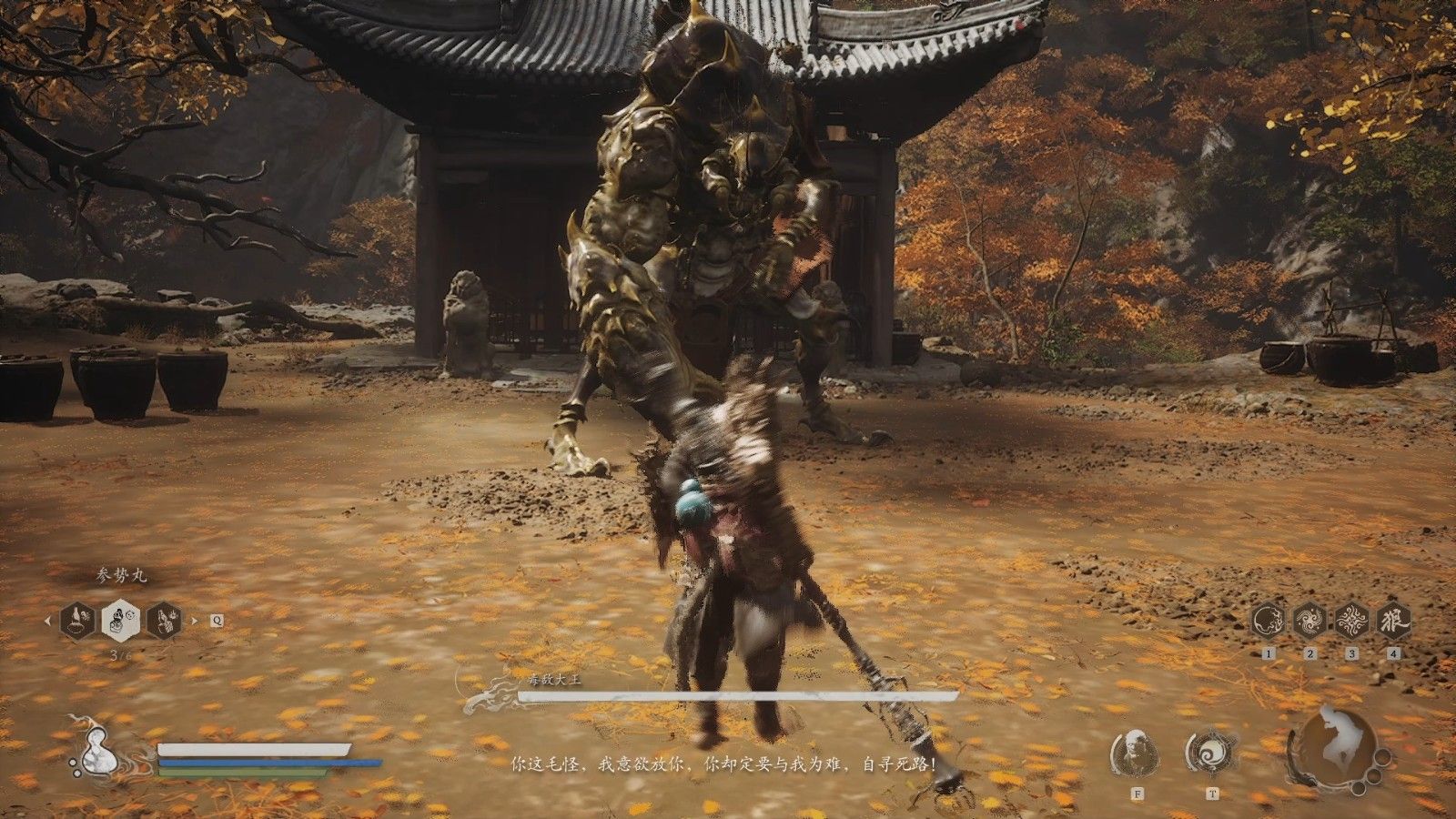The width and height of the screenshot is (1456, 819).
Task: Trigger the 狼 wolf transformation icon
Action: pos(1394,621)
